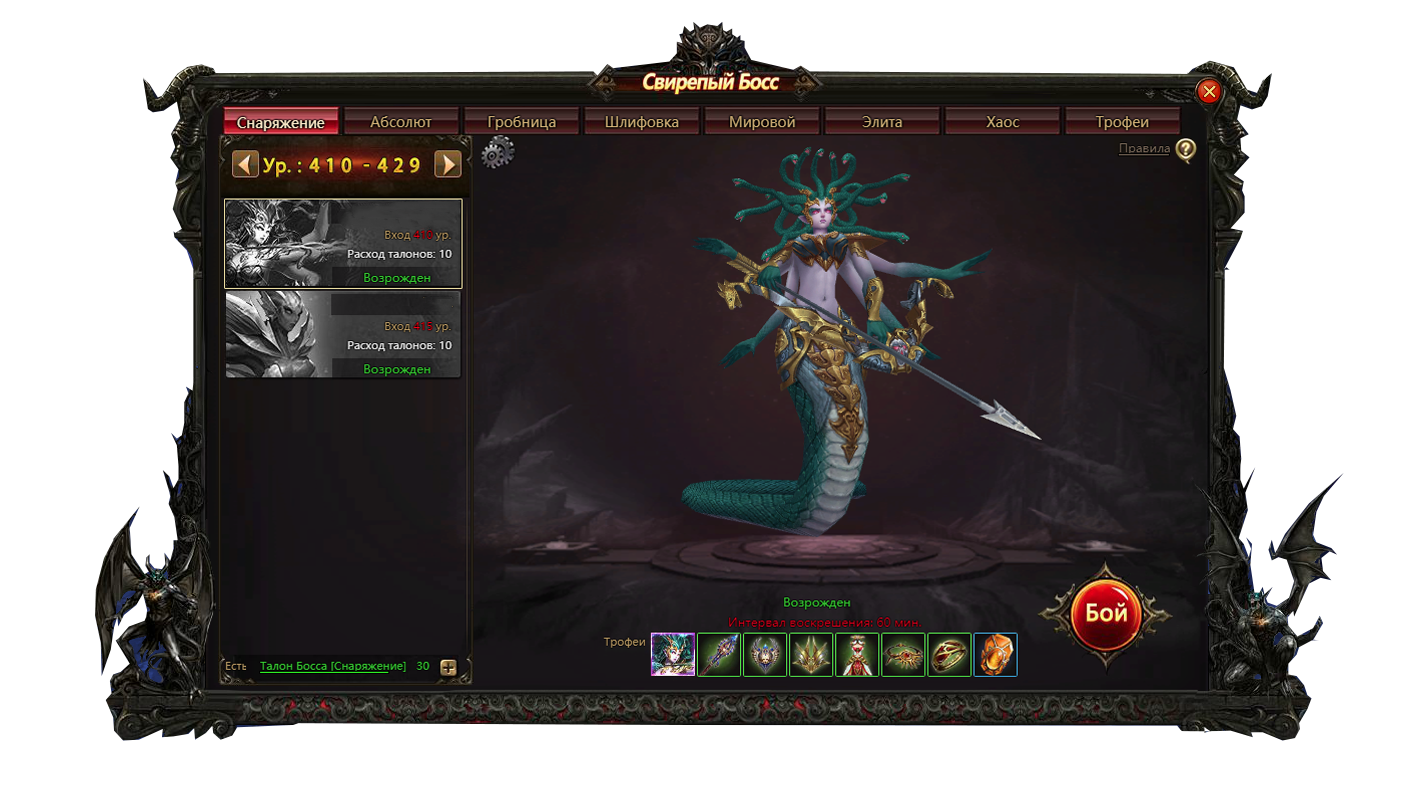
Task: Select the Снаряжение tab
Action: click(x=281, y=122)
